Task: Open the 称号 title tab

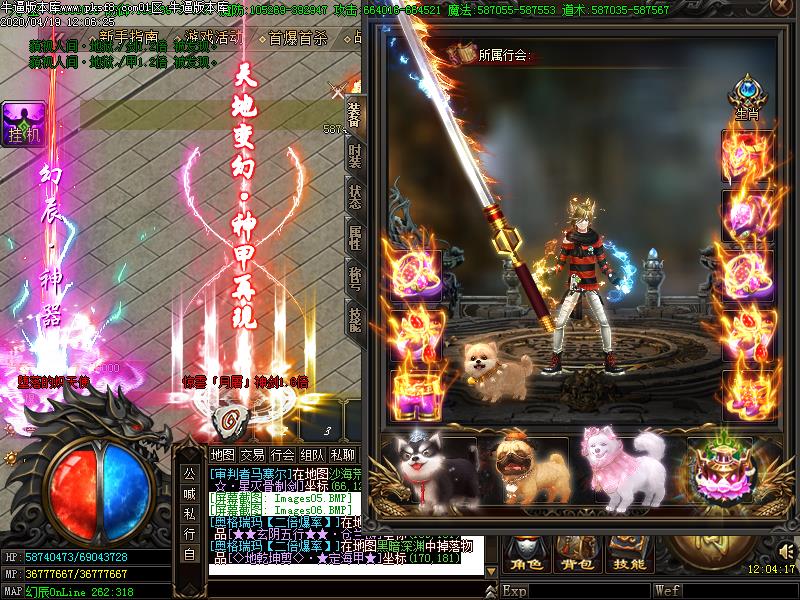Action: tap(355, 278)
